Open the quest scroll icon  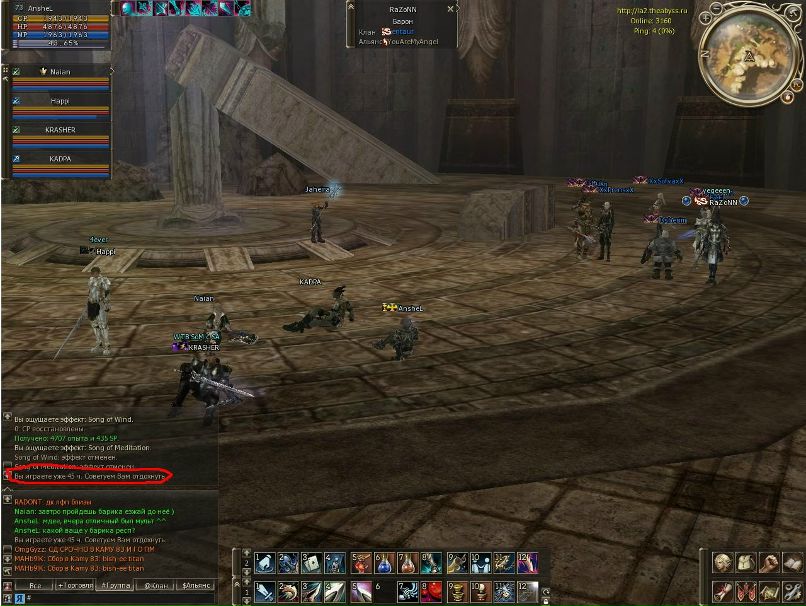[722, 591]
